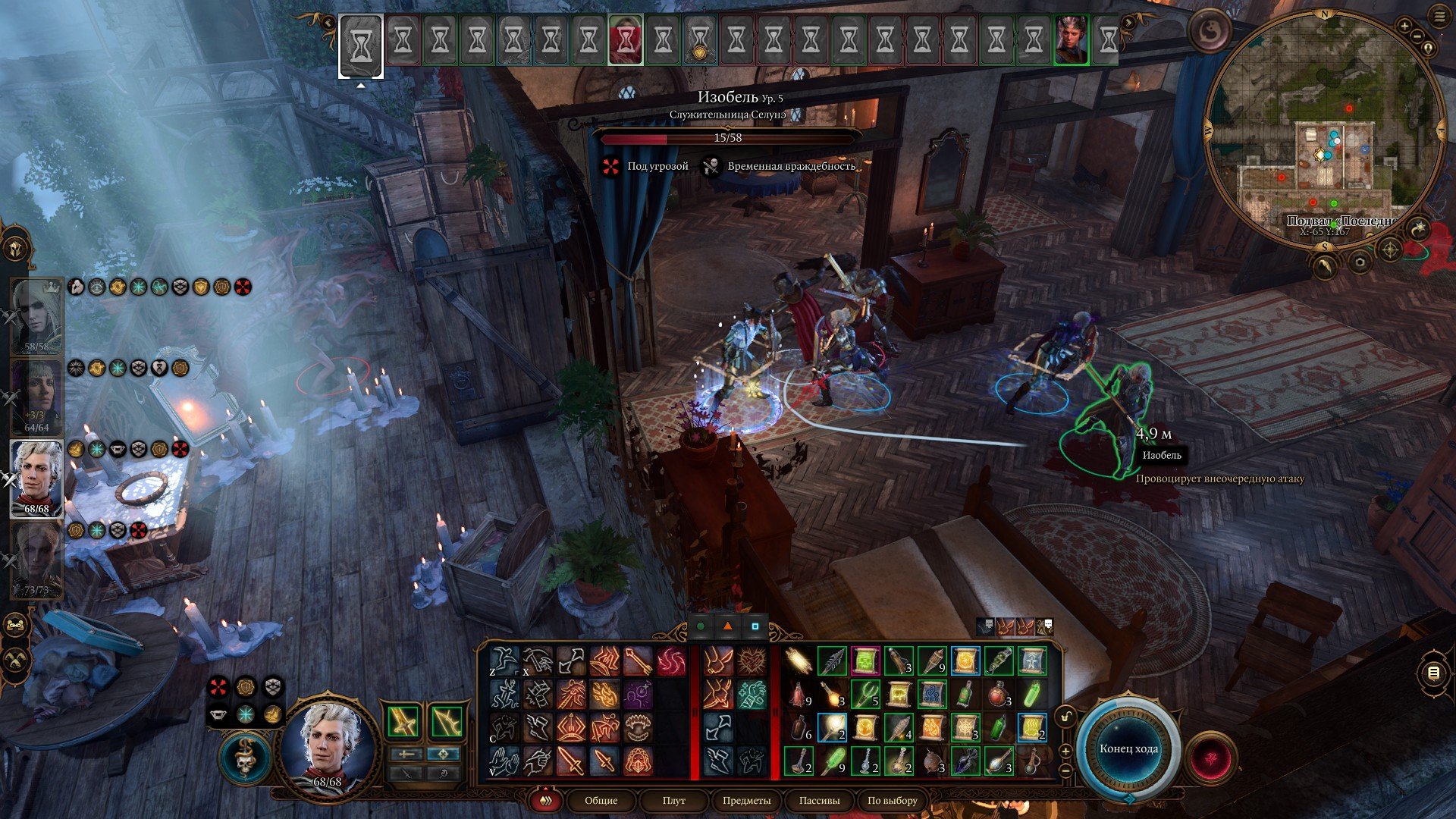Select the ranged bow weapon slot
1456x819 pixels.
(447, 721)
